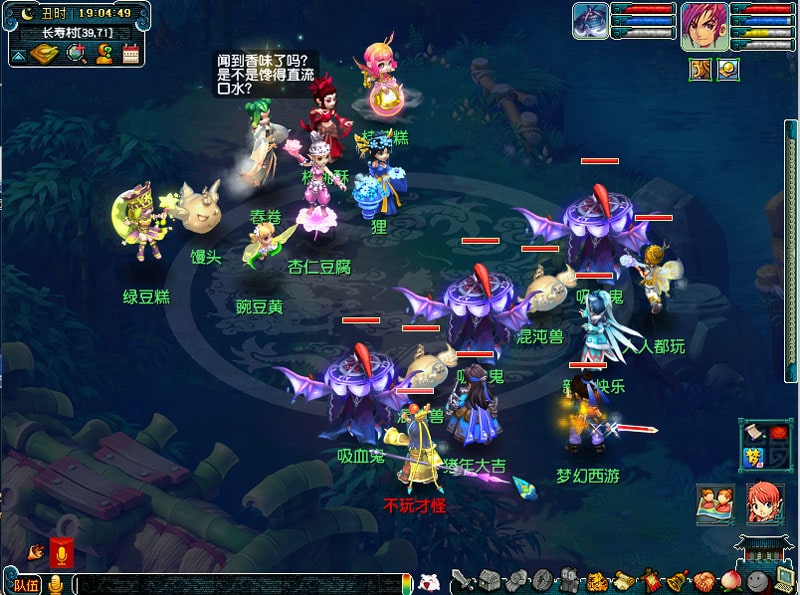Open the scroll icon in the bottom toolbar
800x595 pixels.
tap(623, 580)
